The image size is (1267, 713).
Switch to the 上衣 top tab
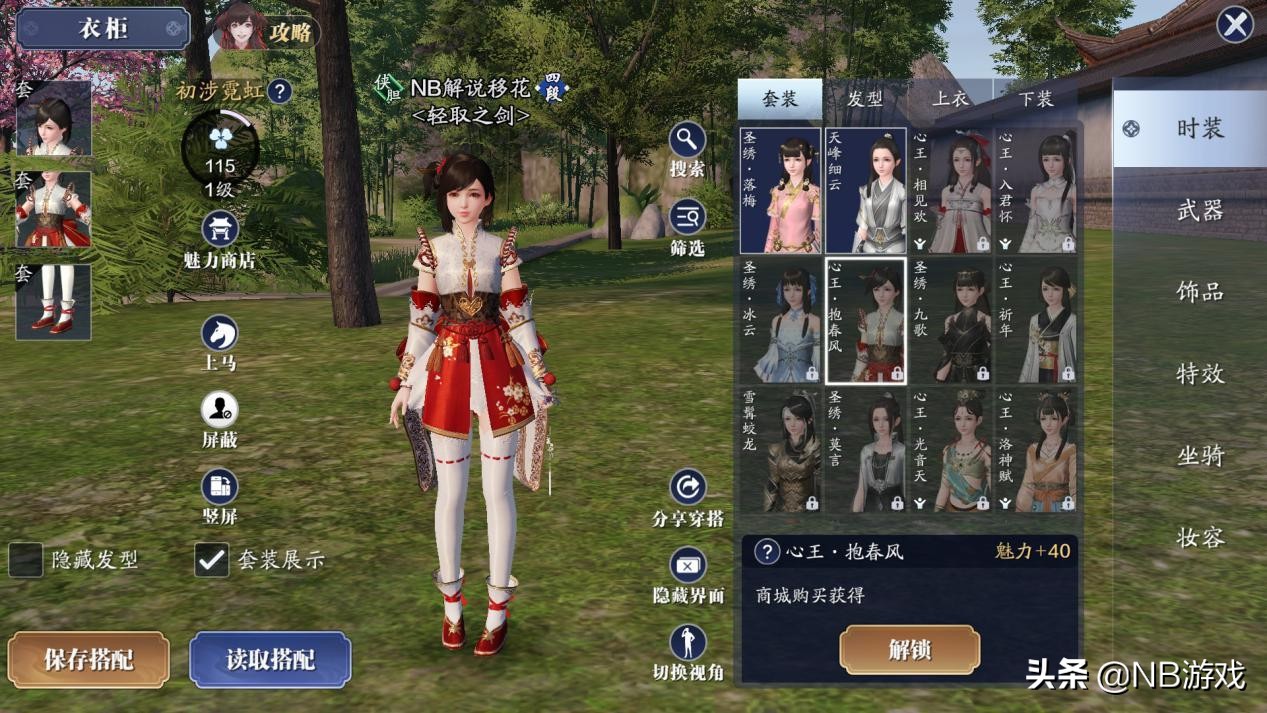[950, 99]
